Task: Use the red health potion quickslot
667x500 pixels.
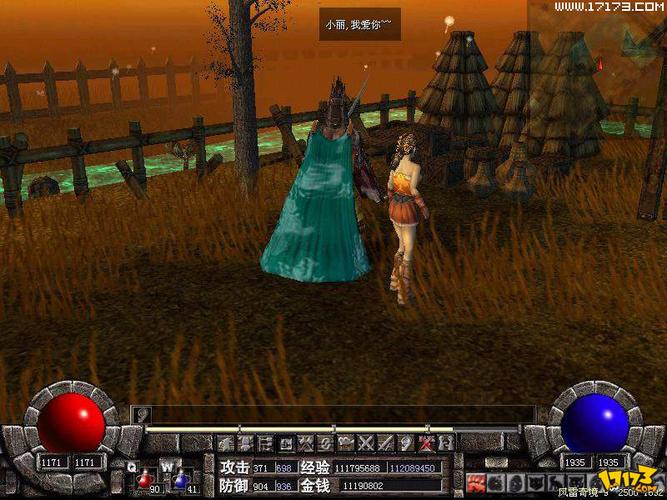Action: click(145, 479)
